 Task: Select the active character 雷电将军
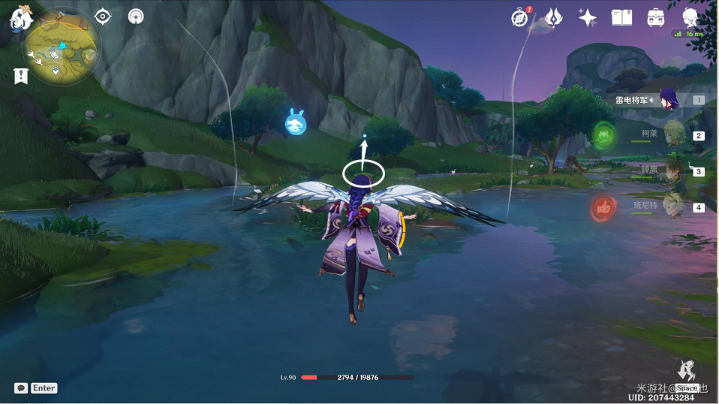pyautogui.click(x=667, y=98)
